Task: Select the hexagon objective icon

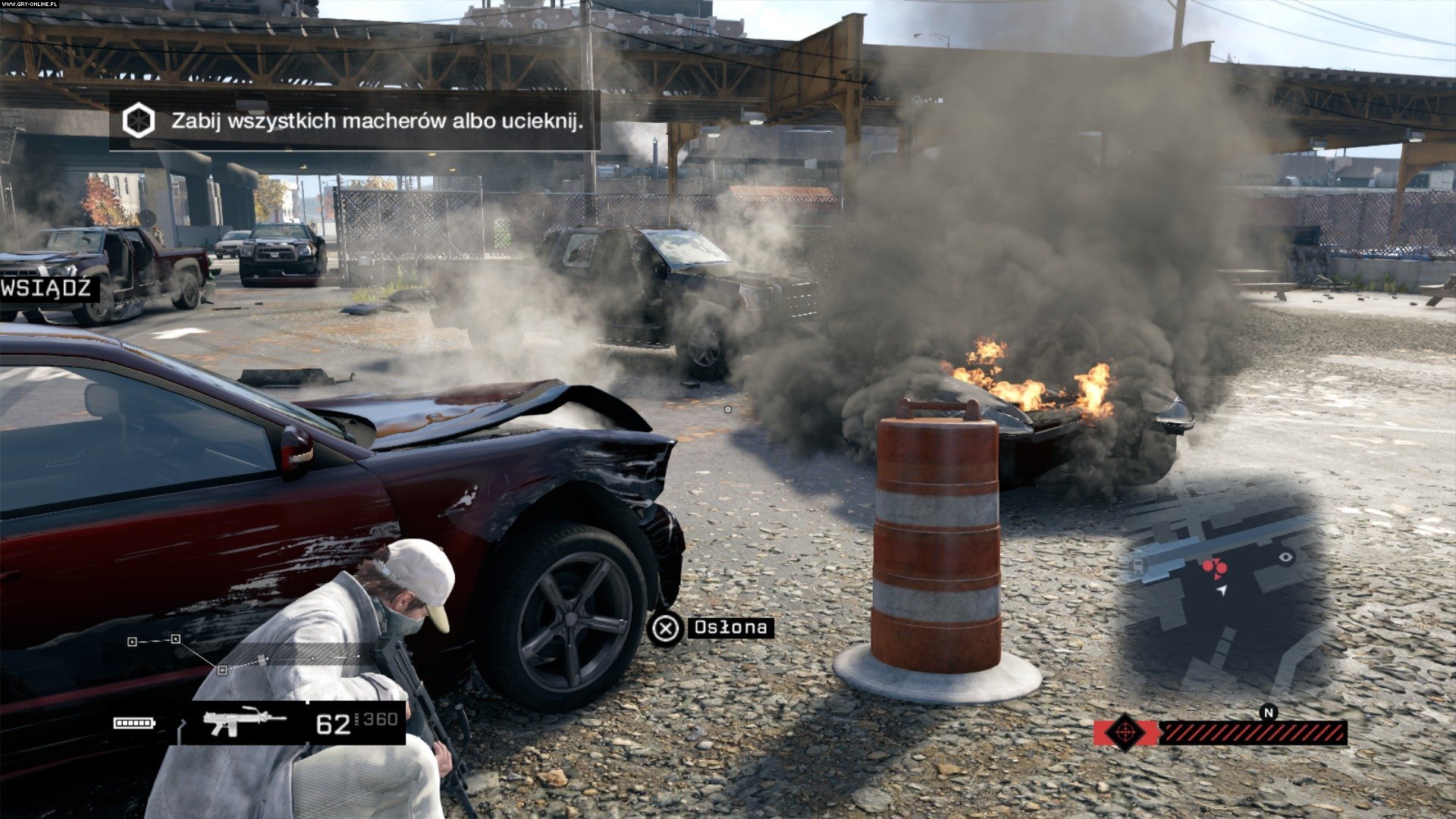Action: [x=139, y=121]
